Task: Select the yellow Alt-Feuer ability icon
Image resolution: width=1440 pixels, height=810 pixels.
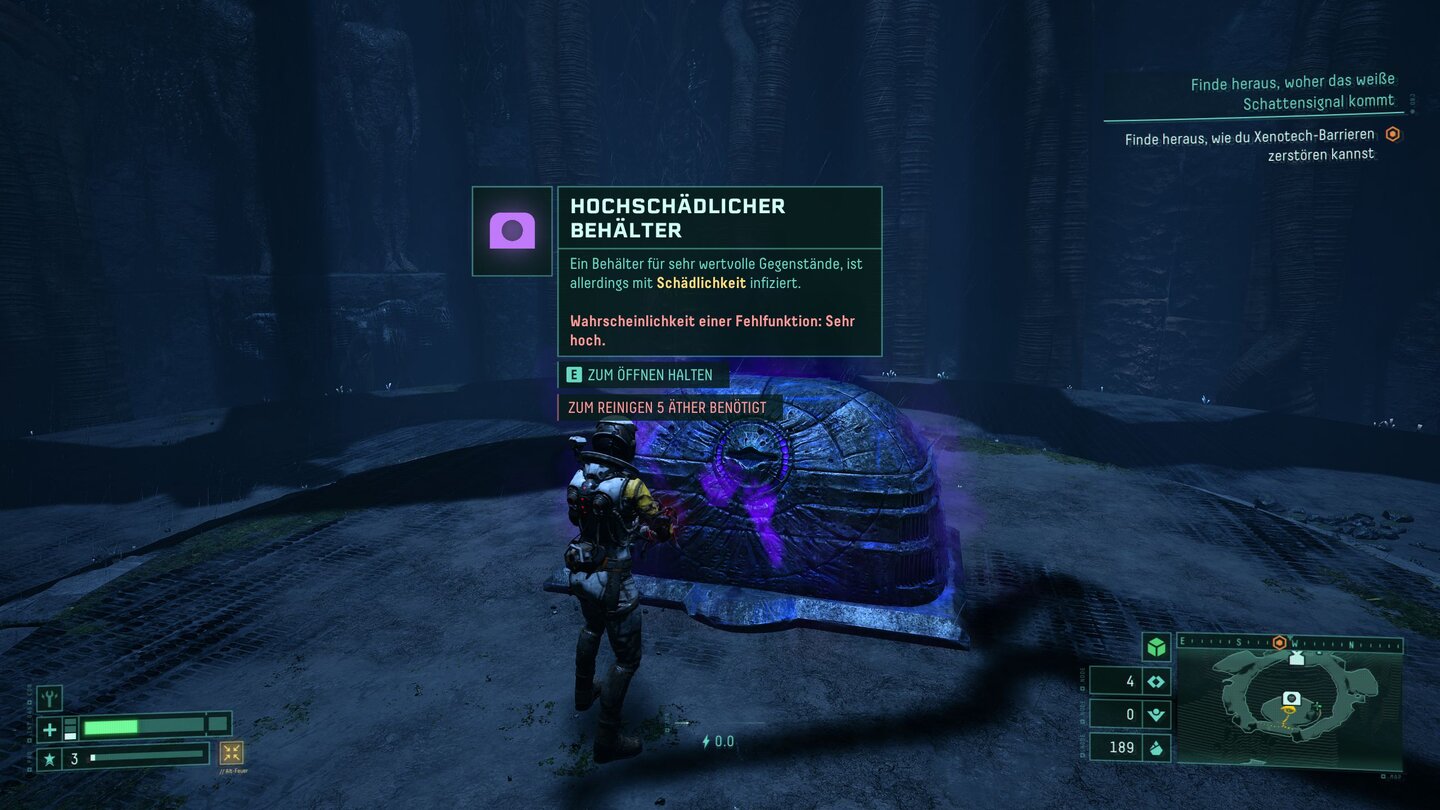Action: tap(231, 753)
